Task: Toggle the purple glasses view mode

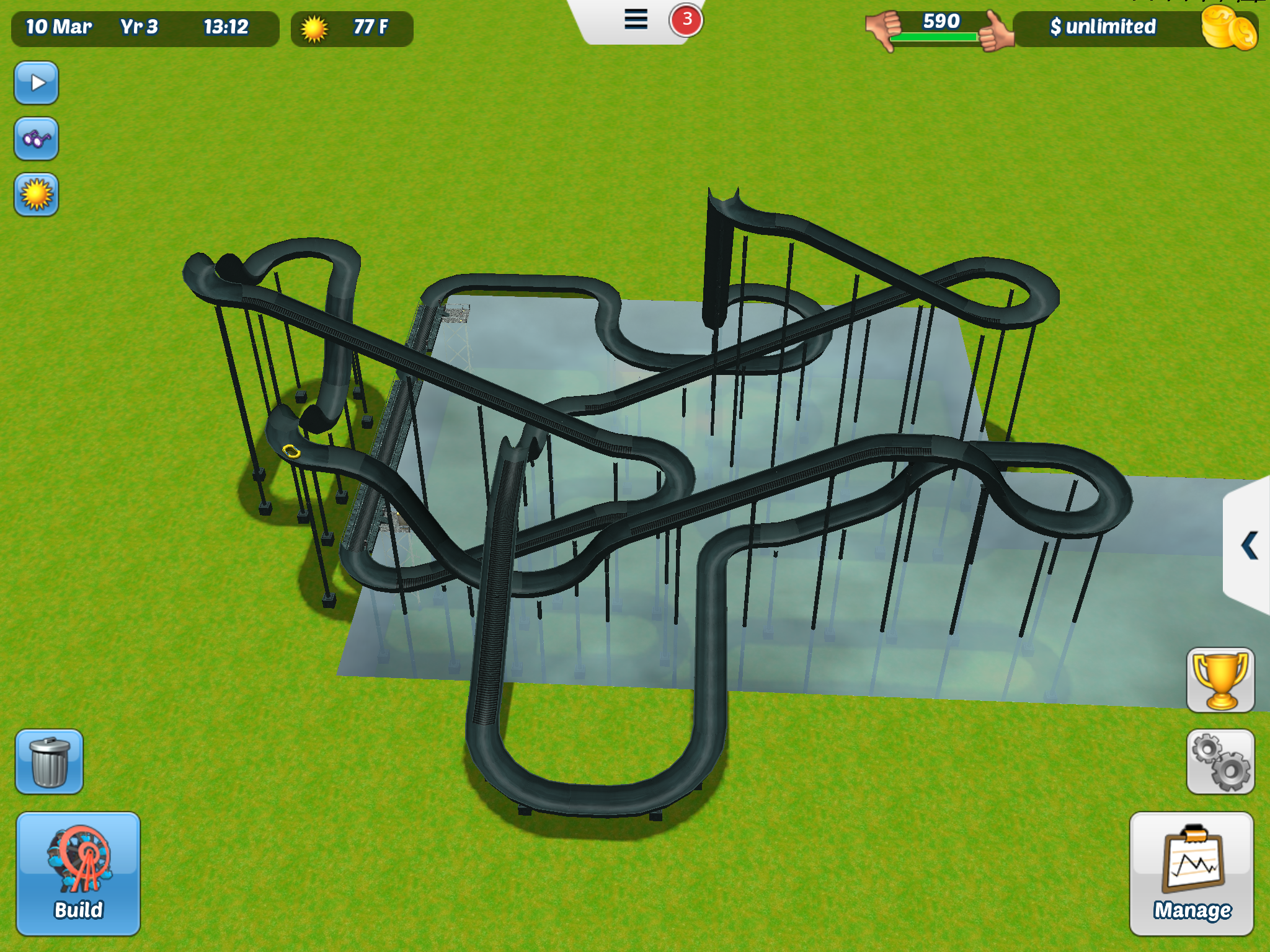Action: pyautogui.click(x=37, y=139)
